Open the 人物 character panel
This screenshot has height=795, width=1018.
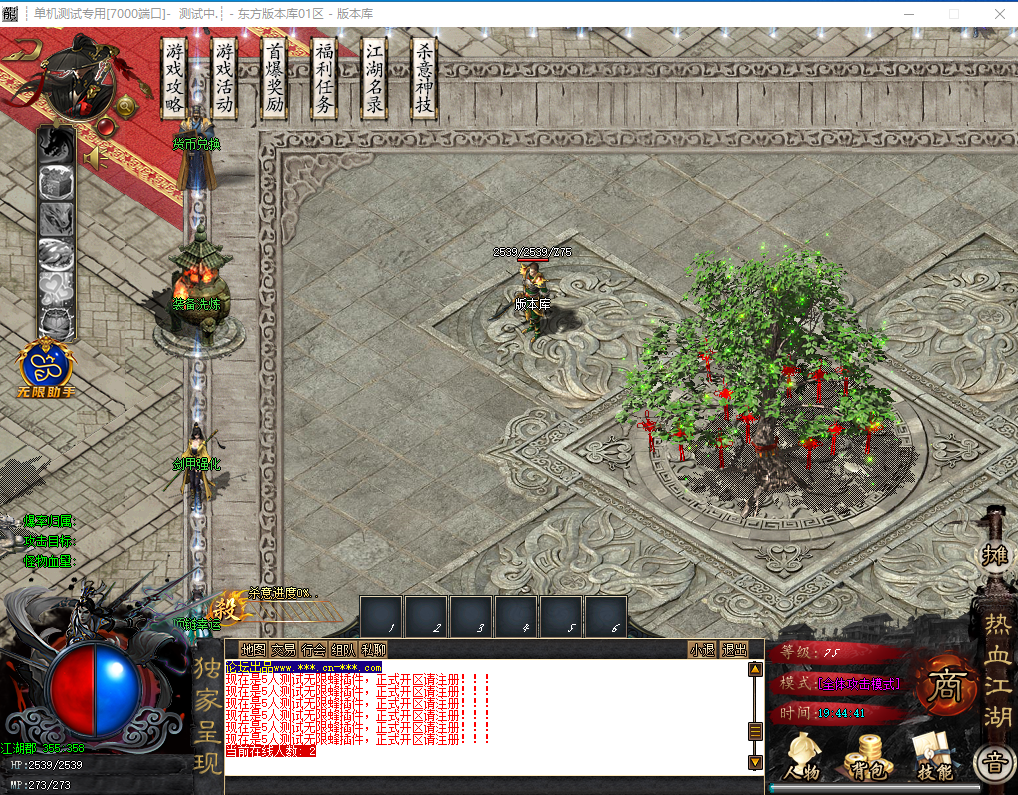[802, 757]
